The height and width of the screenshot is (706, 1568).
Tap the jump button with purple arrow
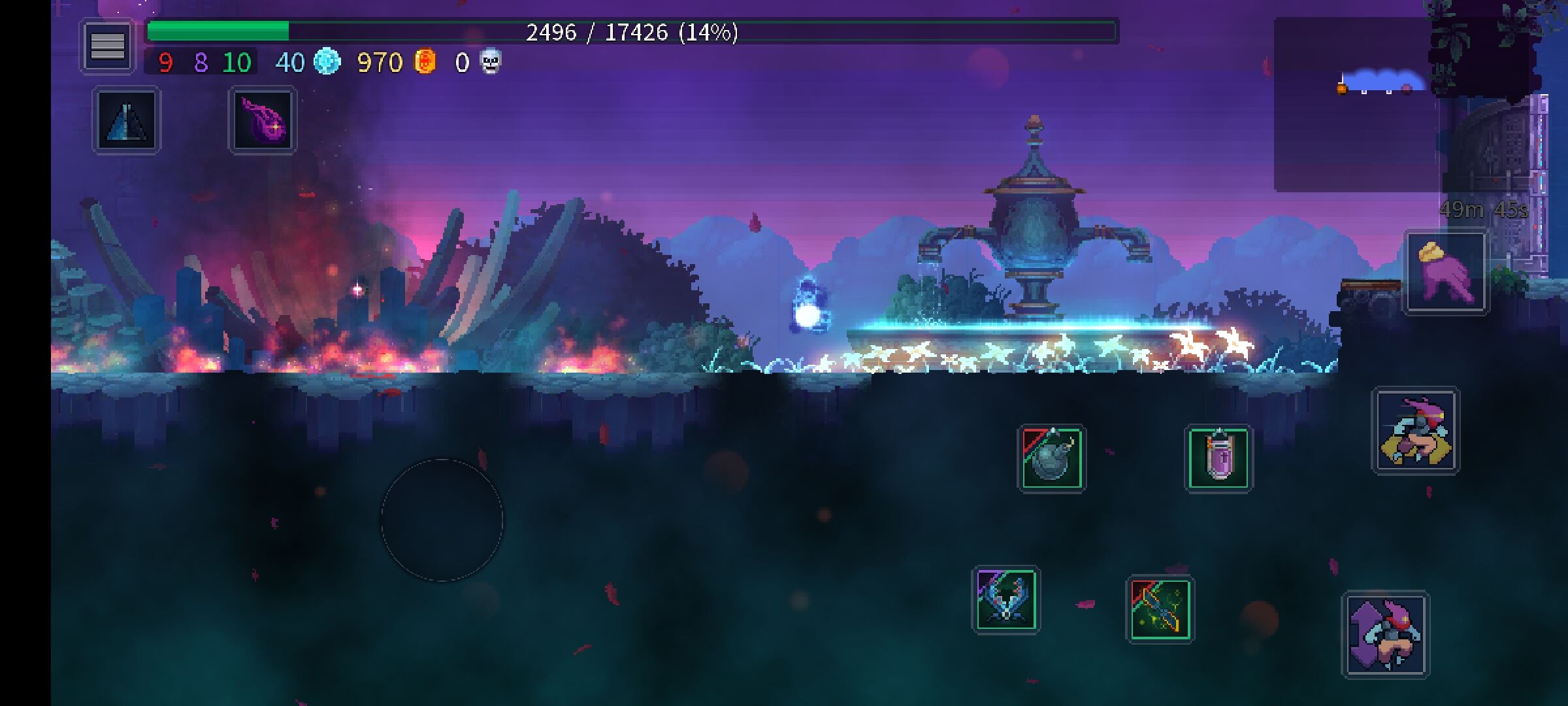point(1386,635)
